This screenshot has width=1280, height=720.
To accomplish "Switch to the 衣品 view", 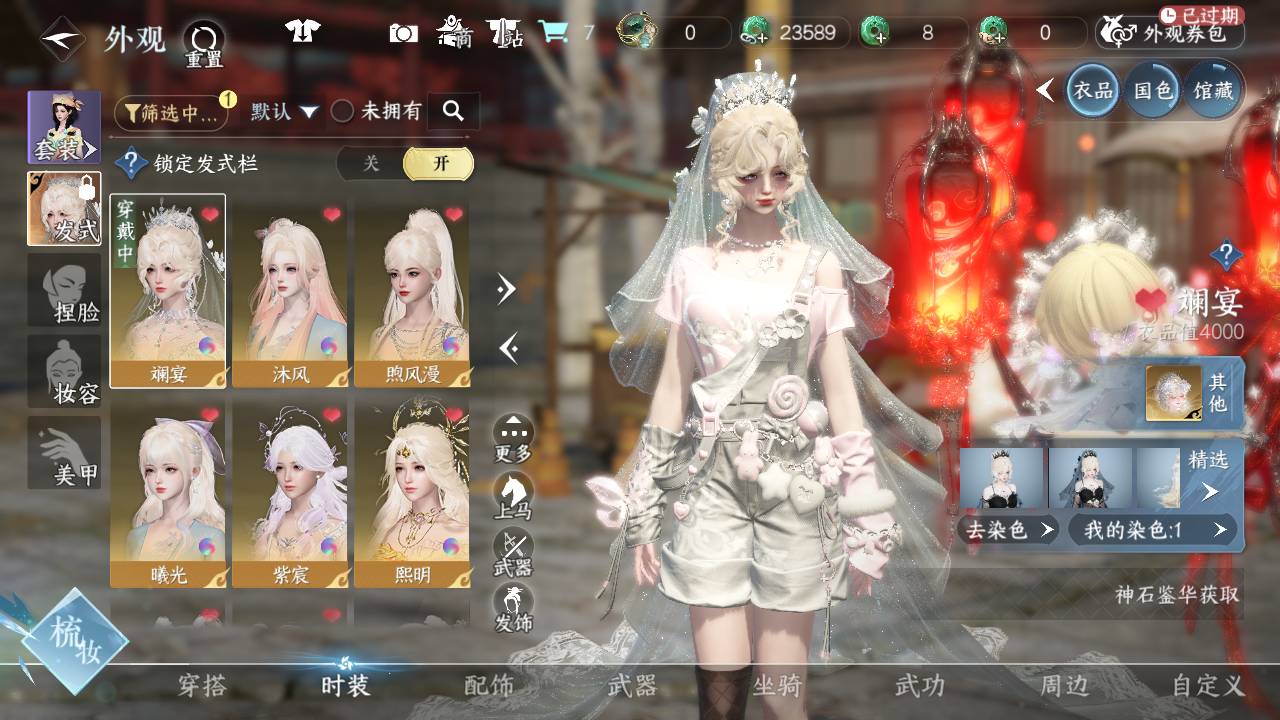I will coord(1093,90).
